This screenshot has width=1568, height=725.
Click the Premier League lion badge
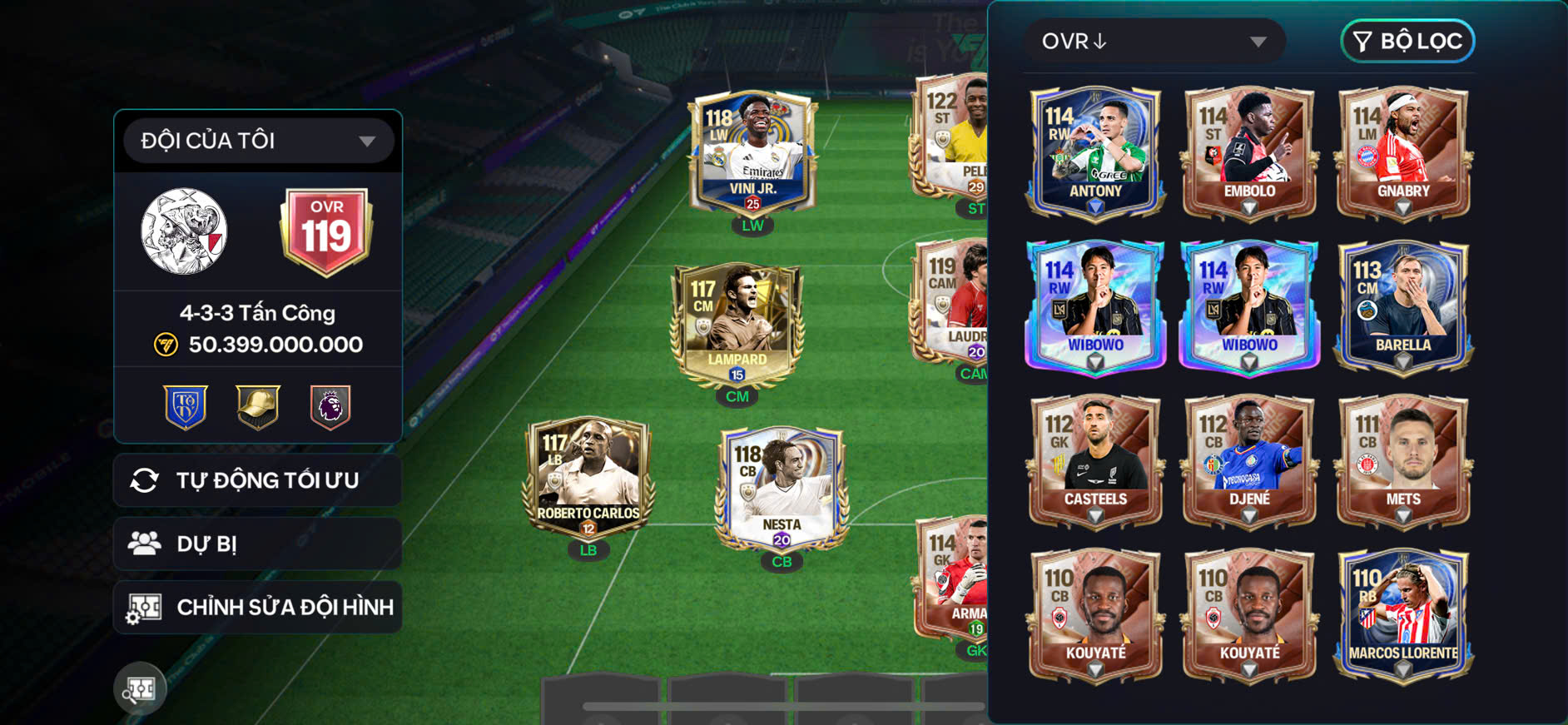(x=330, y=407)
